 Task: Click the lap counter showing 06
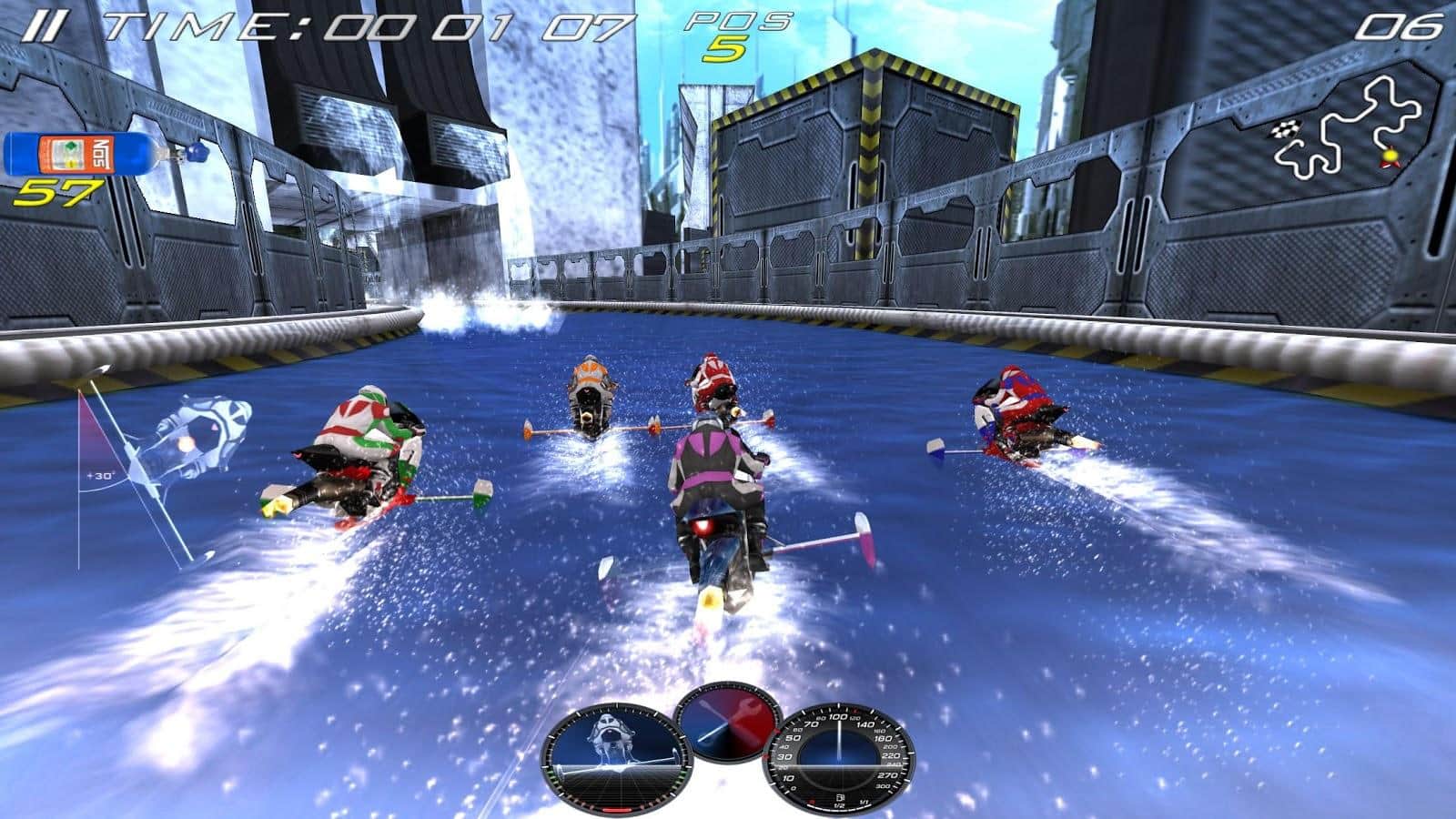[x=1401, y=27]
